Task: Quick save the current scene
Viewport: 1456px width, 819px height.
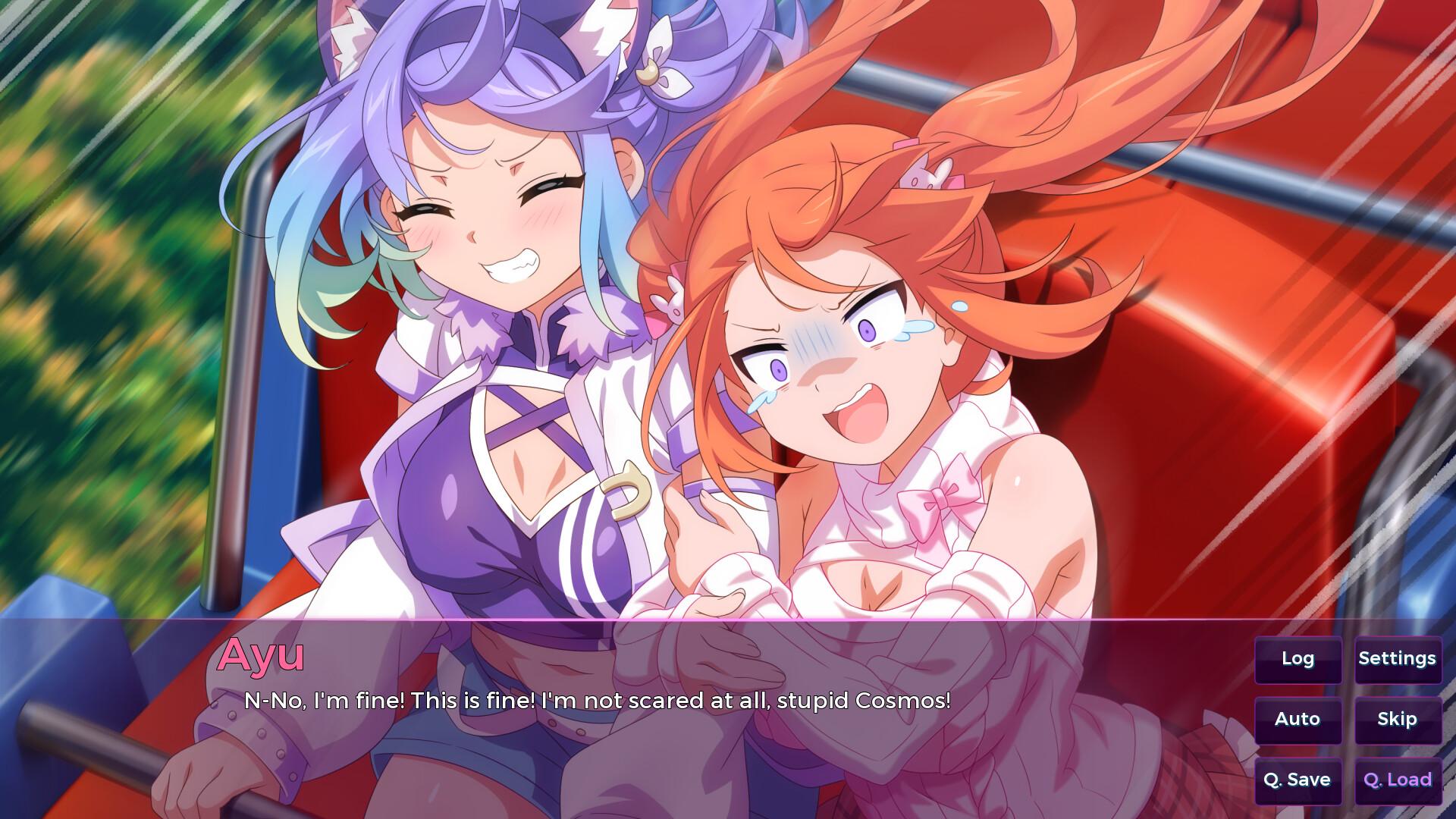Action: point(1298,779)
